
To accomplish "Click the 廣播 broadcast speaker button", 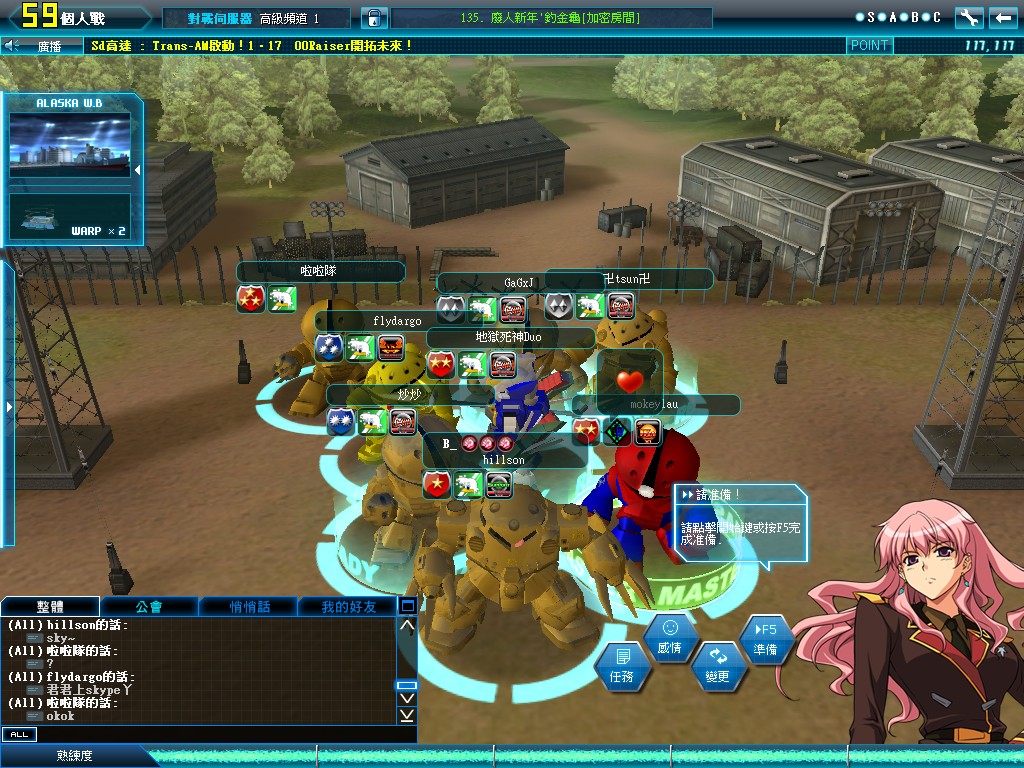I will (12, 45).
